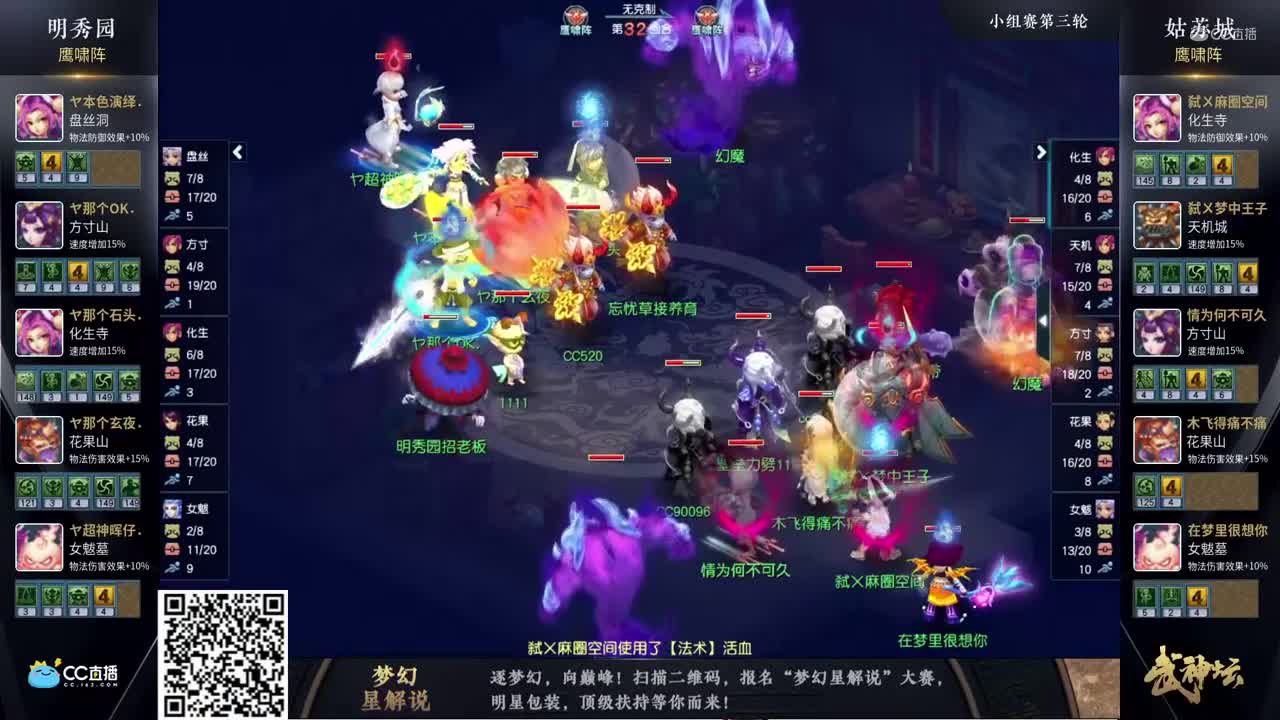The image size is (1280, 720).
Task: Toggle the yellow 4 buff icon under ヤ那个OK
Action: tap(77, 272)
